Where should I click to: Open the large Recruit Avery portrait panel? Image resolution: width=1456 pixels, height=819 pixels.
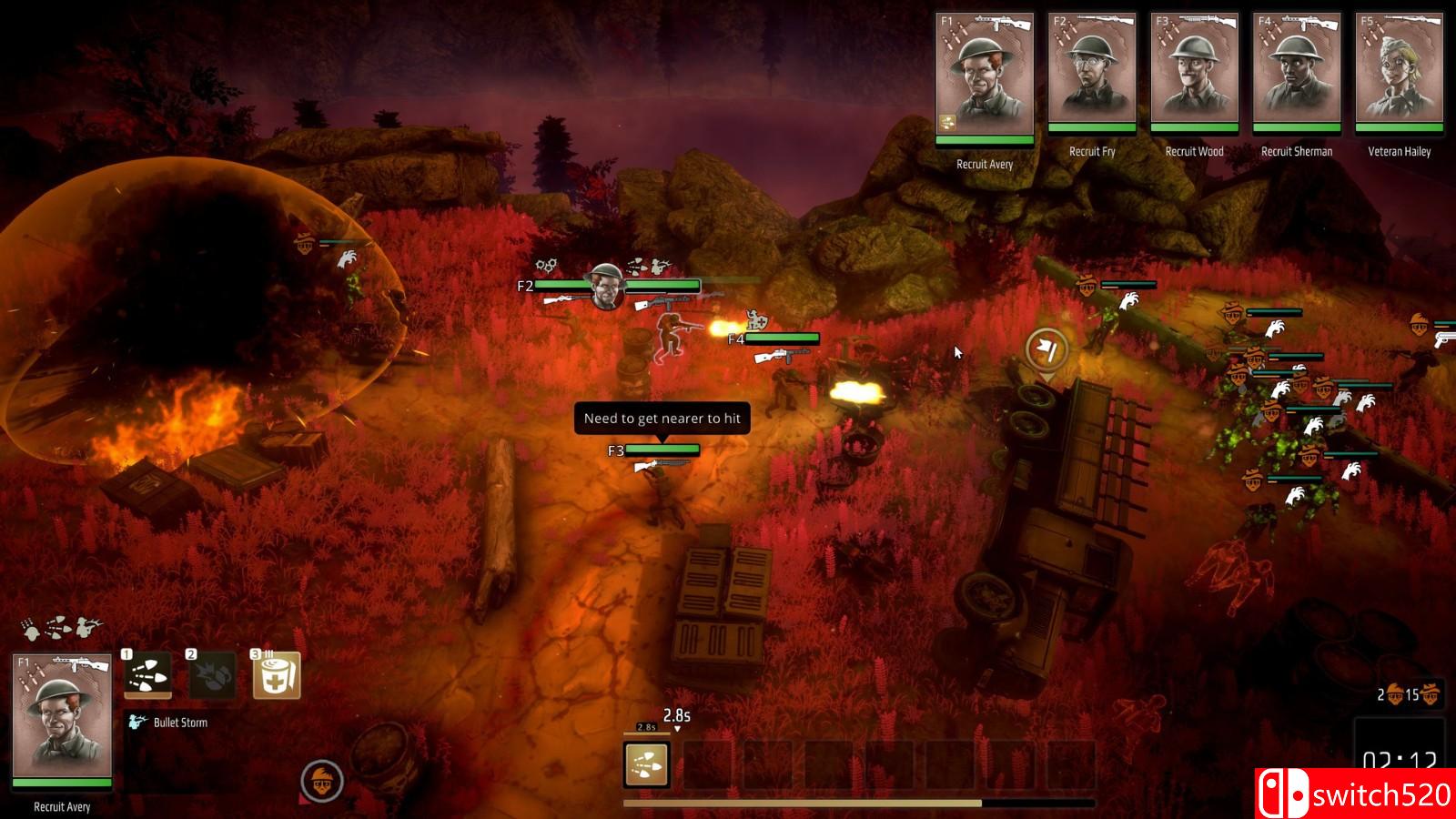tap(62, 719)
